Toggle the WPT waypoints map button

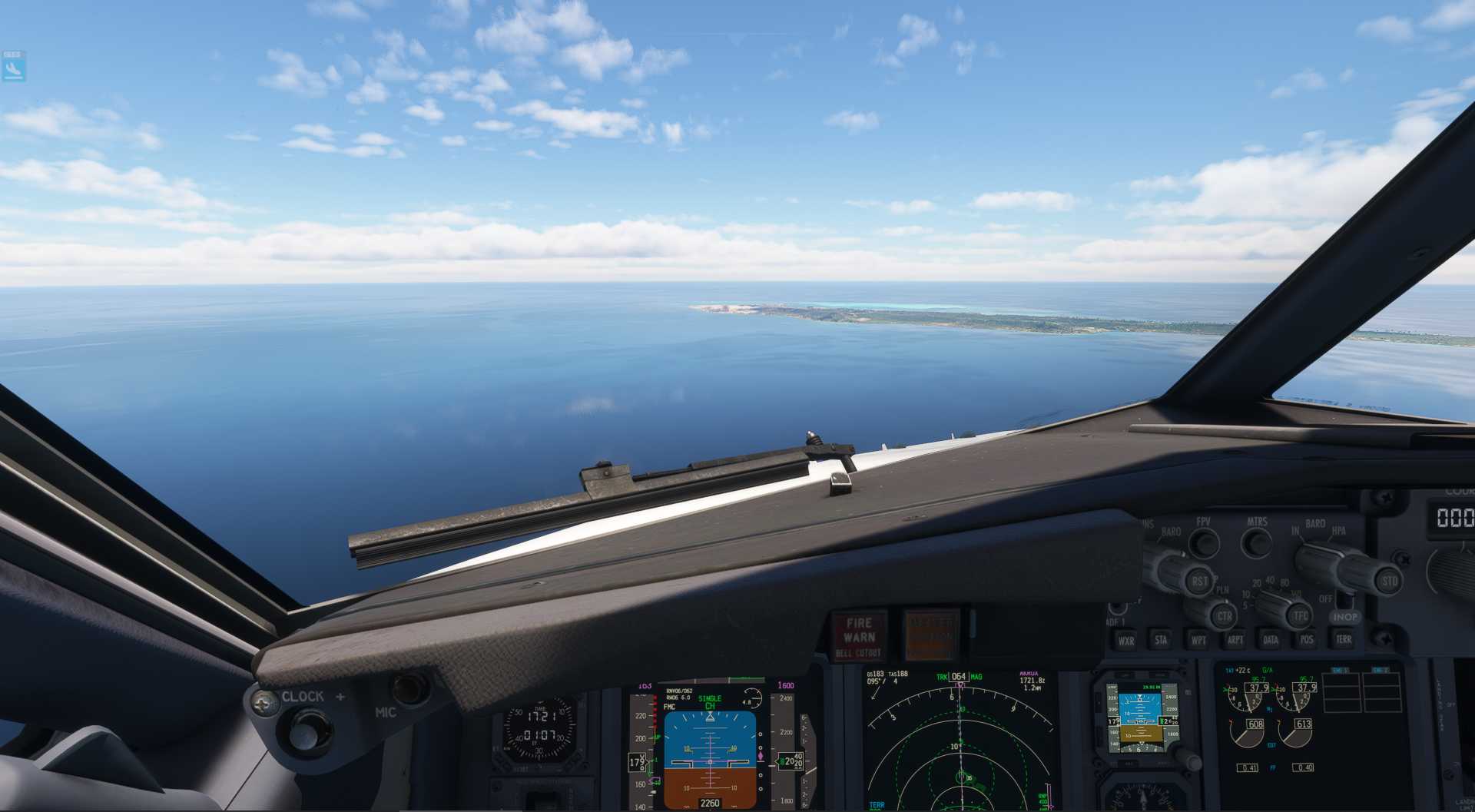[x=1198, y=639]
